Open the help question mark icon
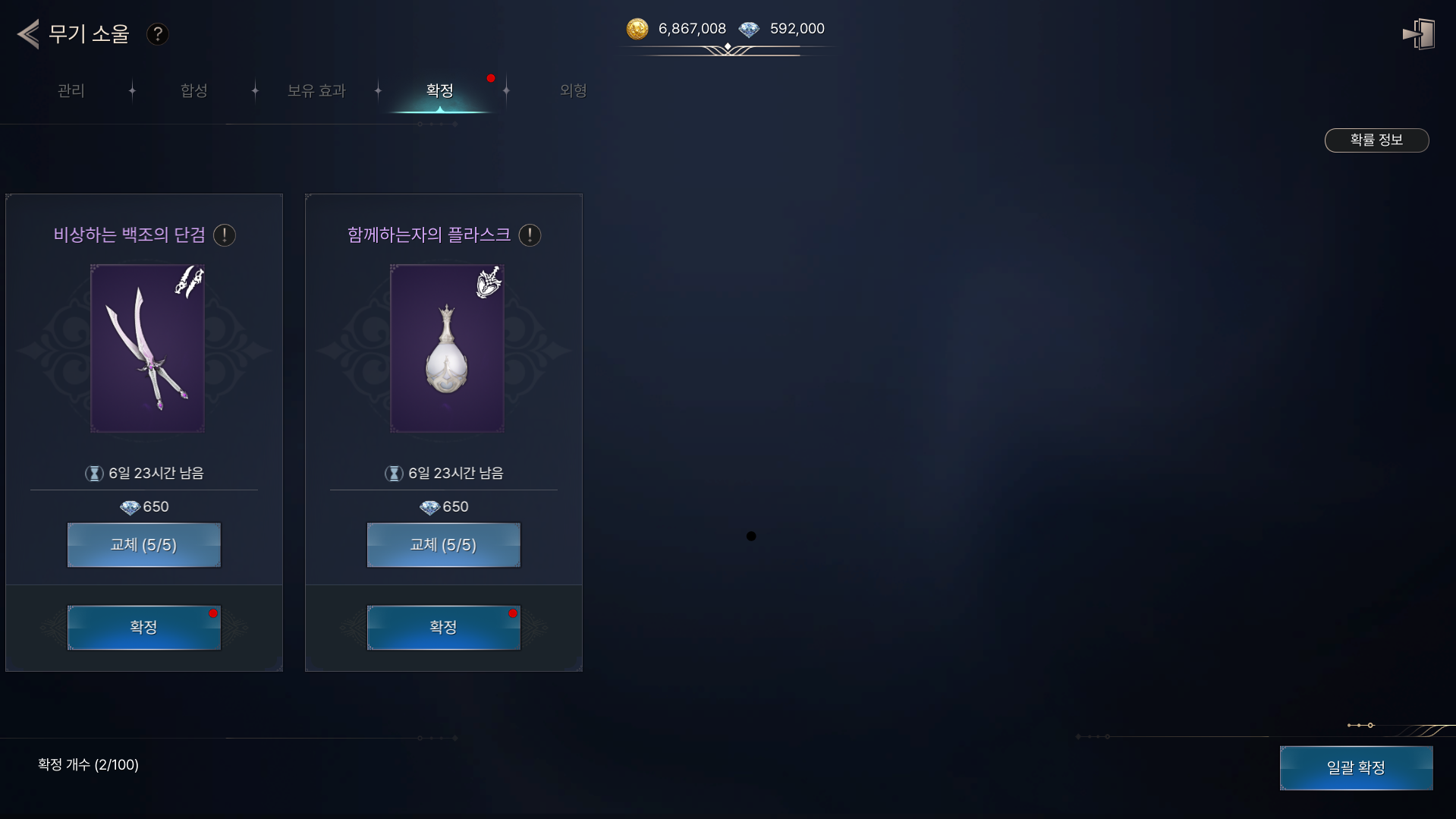The width and height of the screenshot is (1456, 819). (x=158, y=34)
